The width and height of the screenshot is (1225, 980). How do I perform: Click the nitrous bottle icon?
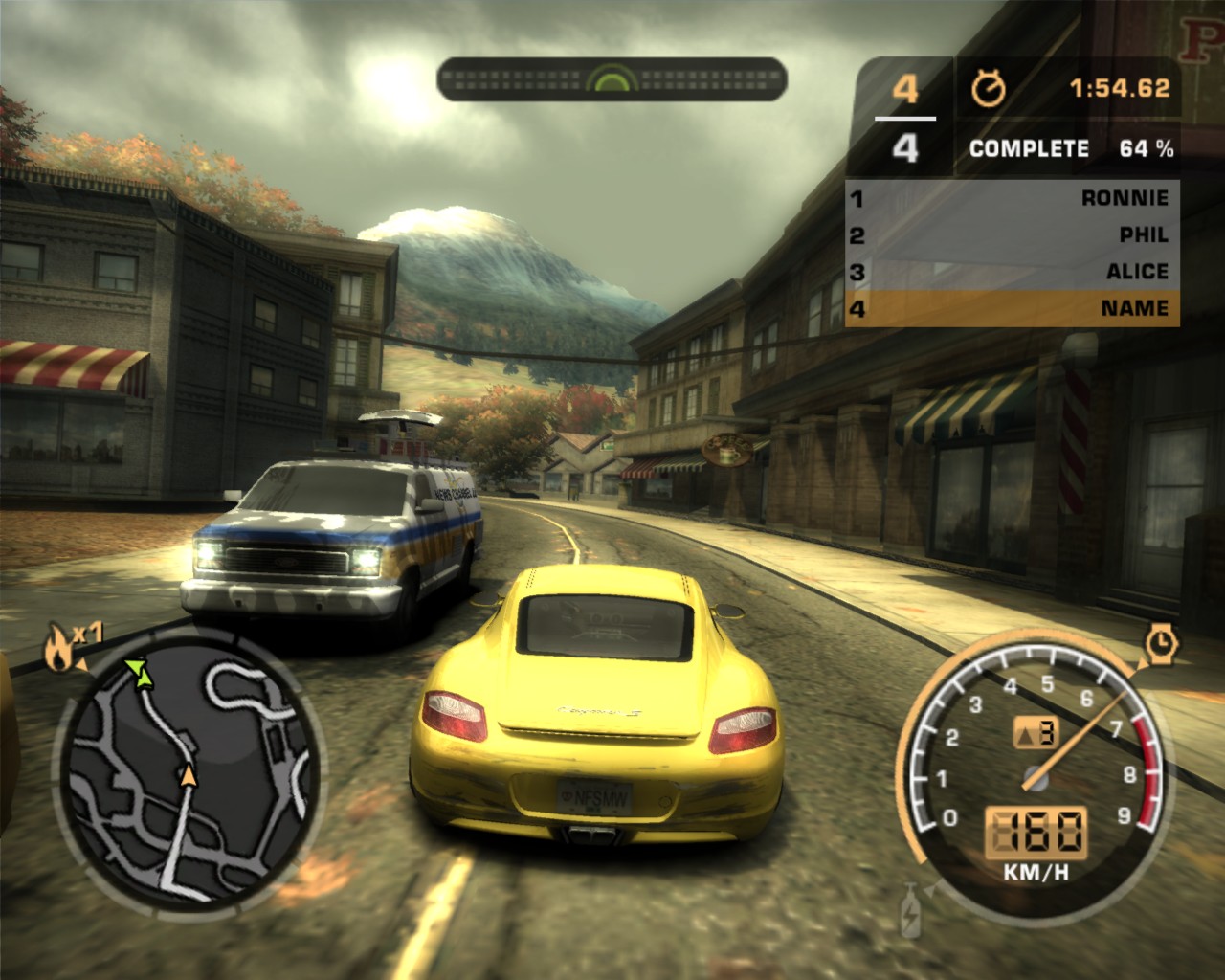tap(910, 912)
